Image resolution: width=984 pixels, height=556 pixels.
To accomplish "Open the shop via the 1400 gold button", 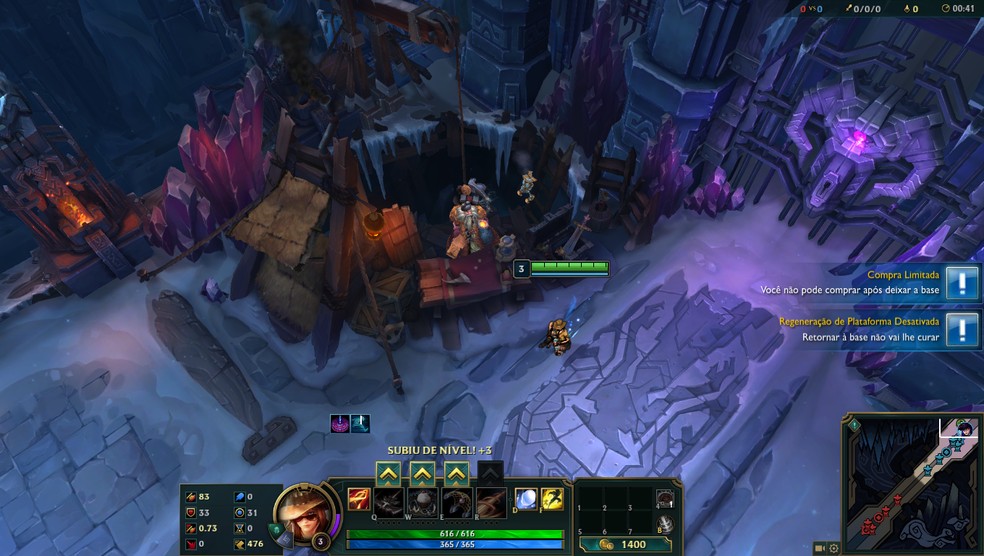I will 627,544.
